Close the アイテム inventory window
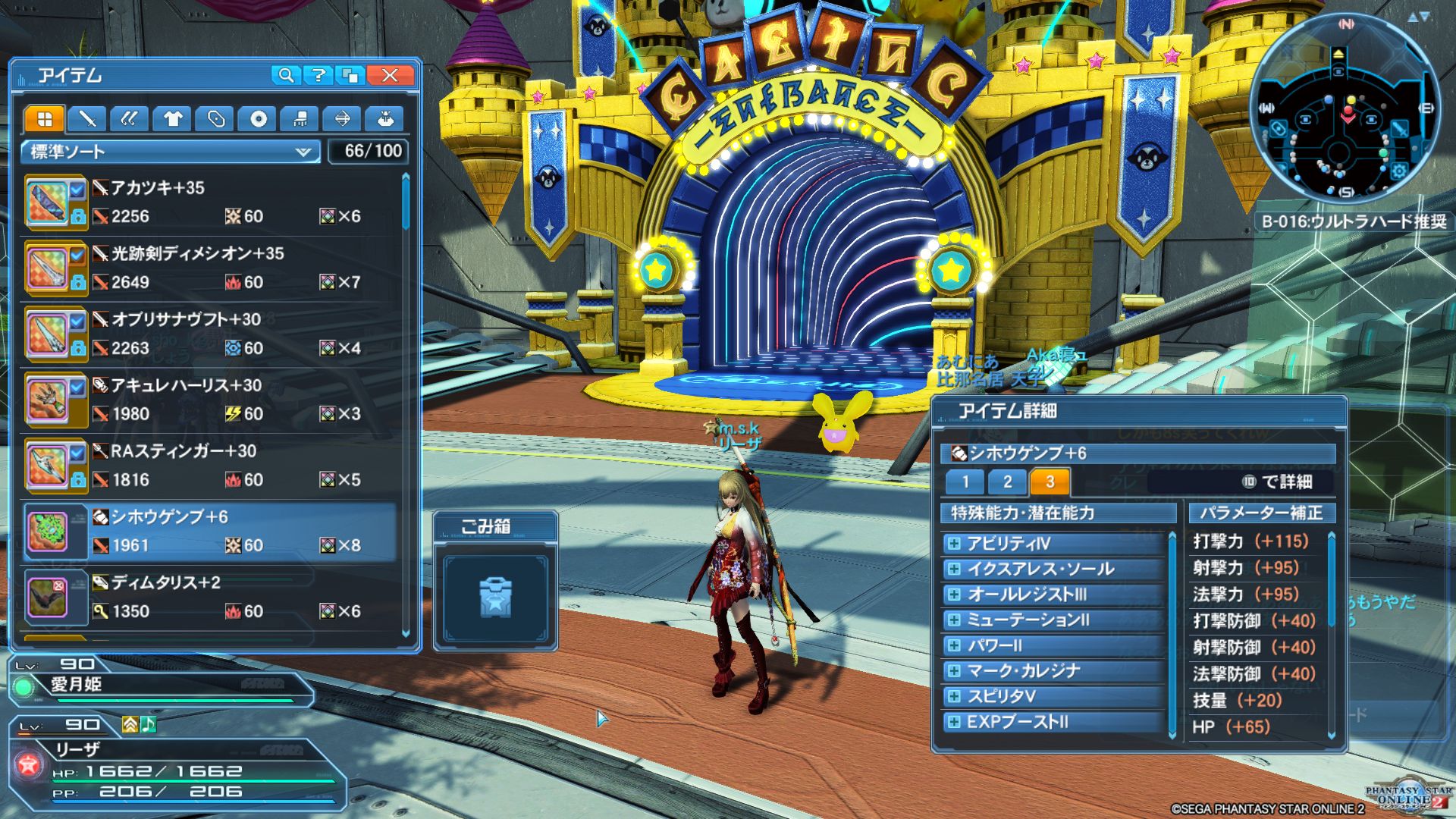 390,75
